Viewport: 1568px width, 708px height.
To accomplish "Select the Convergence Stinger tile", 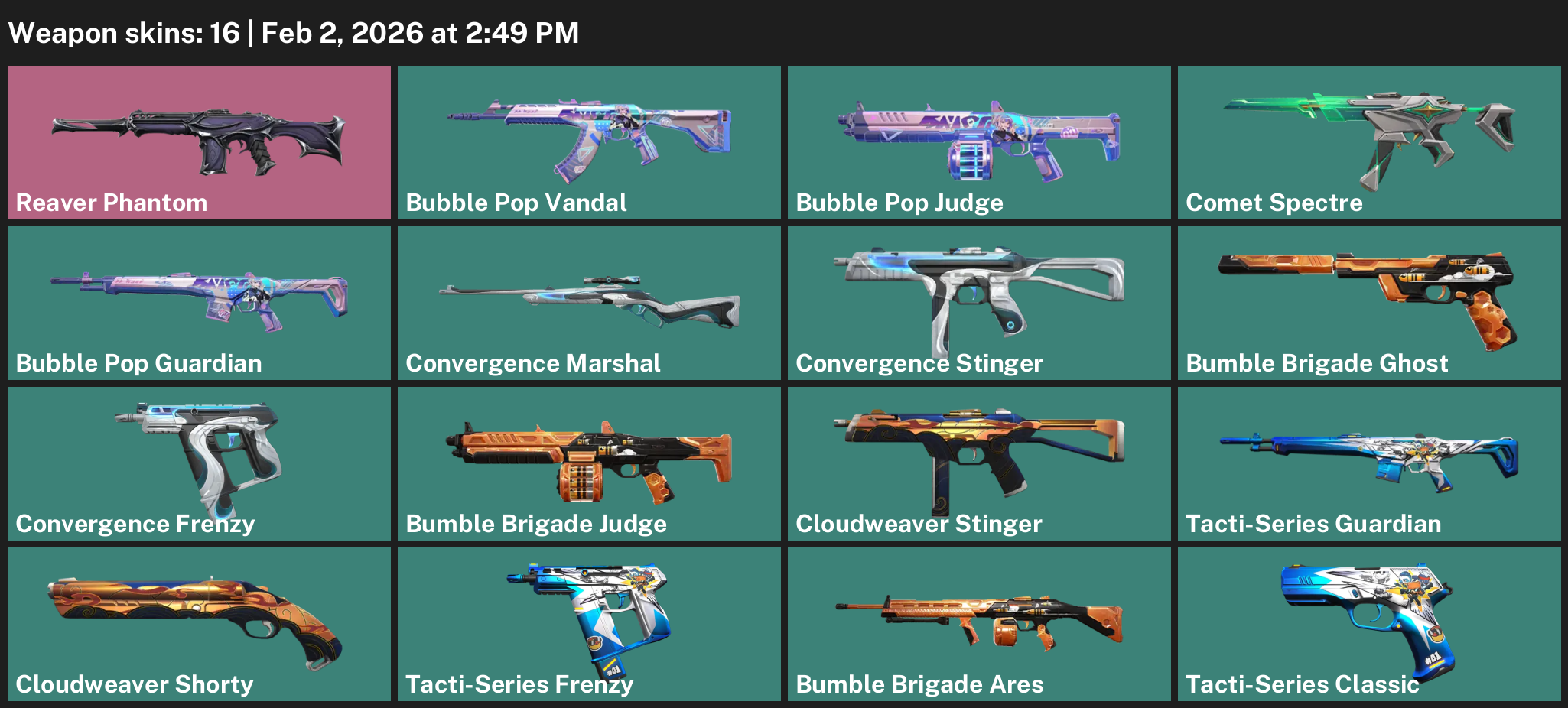I will tap(979, 303).
